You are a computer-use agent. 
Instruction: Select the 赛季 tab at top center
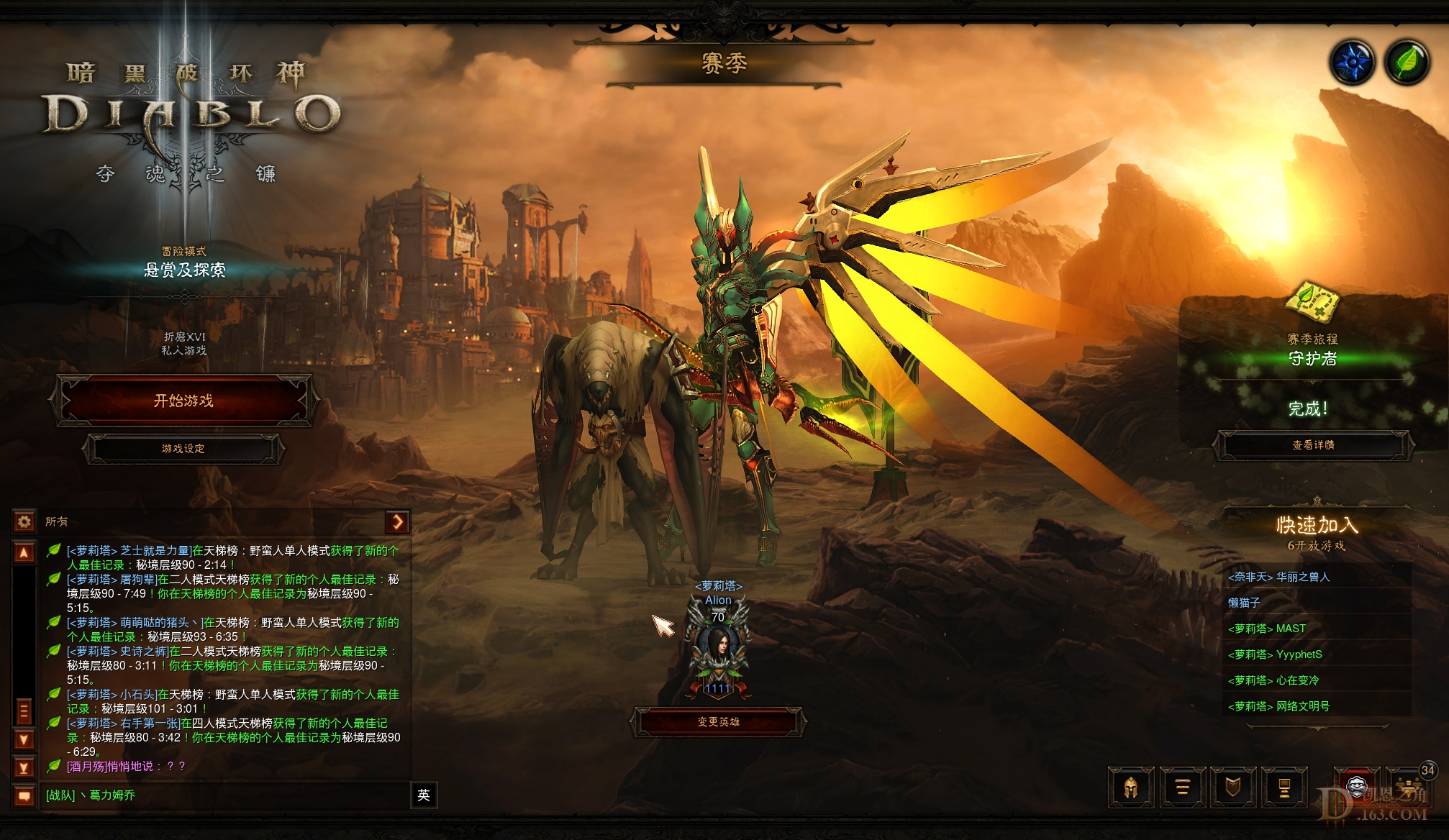pos(726,62)
